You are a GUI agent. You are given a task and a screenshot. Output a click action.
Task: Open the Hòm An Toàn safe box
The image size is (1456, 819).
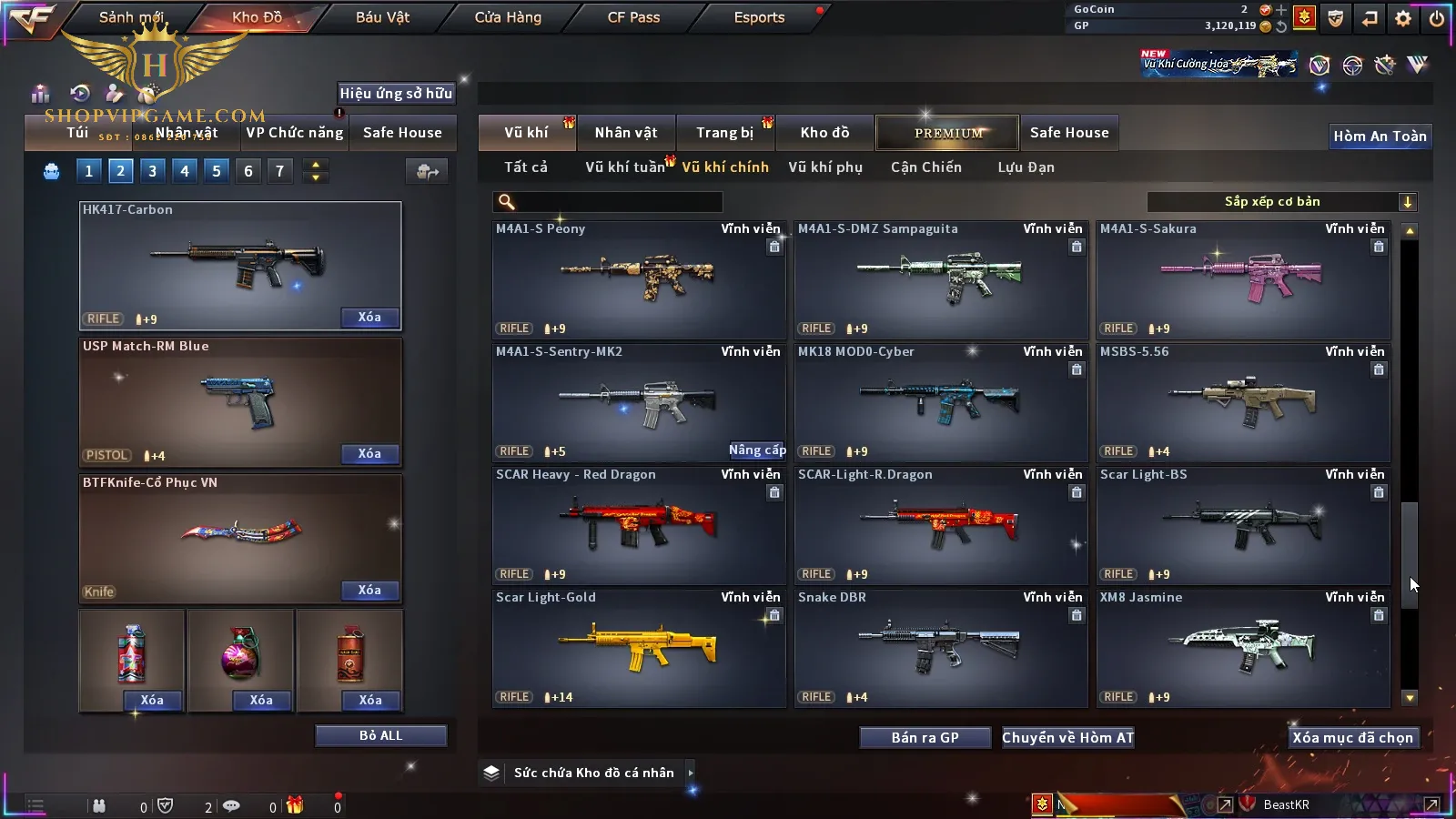click(x=1380, y=136)
